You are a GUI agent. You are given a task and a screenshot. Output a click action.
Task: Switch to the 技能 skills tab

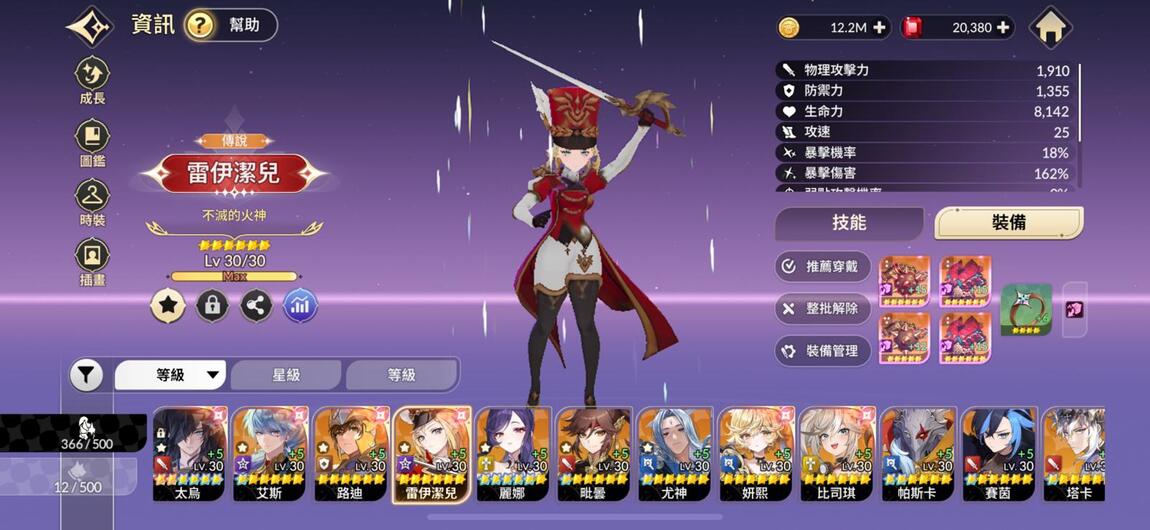pos(849,223)
